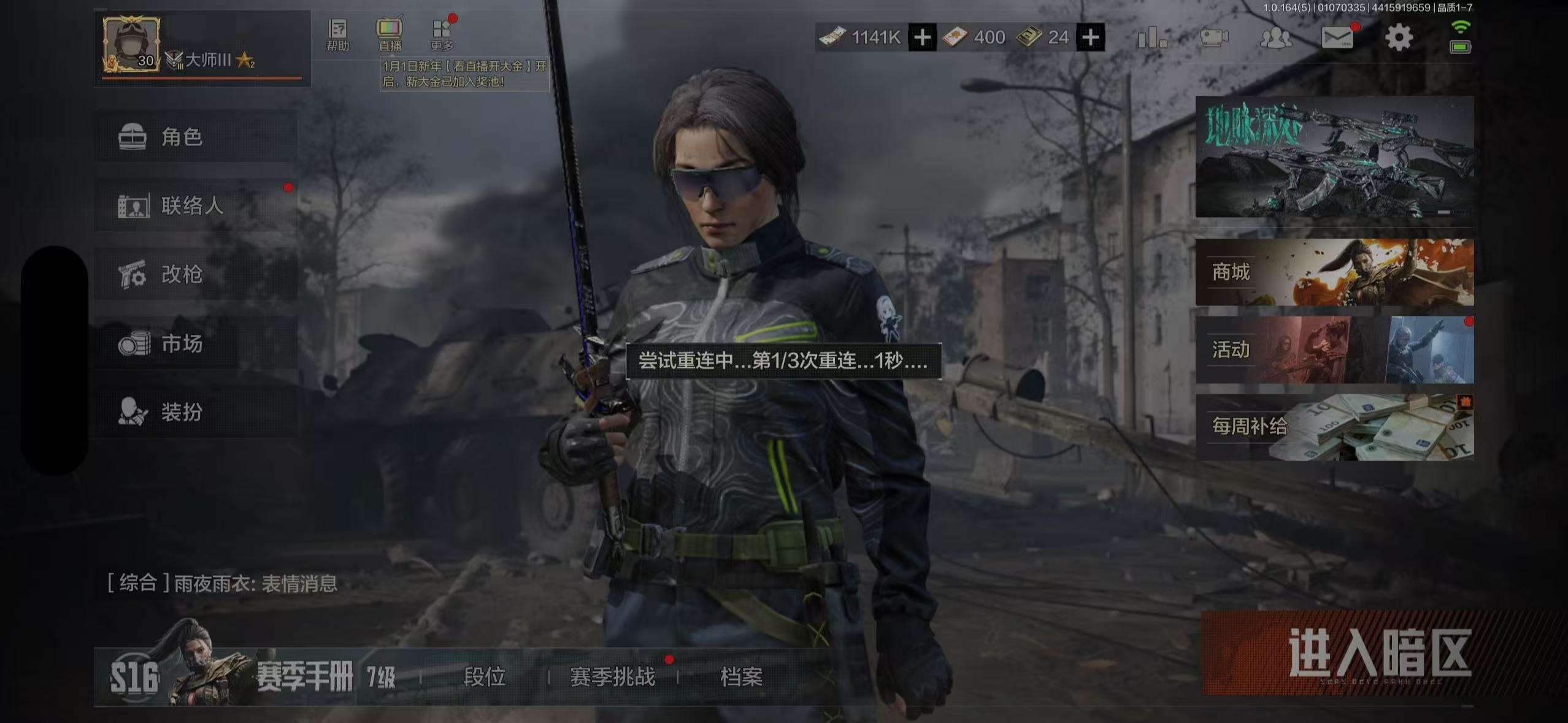Open the 商城 shop banner
Image resolution: width=1568 pixels, height=723 pixels.
(1334, 272)
